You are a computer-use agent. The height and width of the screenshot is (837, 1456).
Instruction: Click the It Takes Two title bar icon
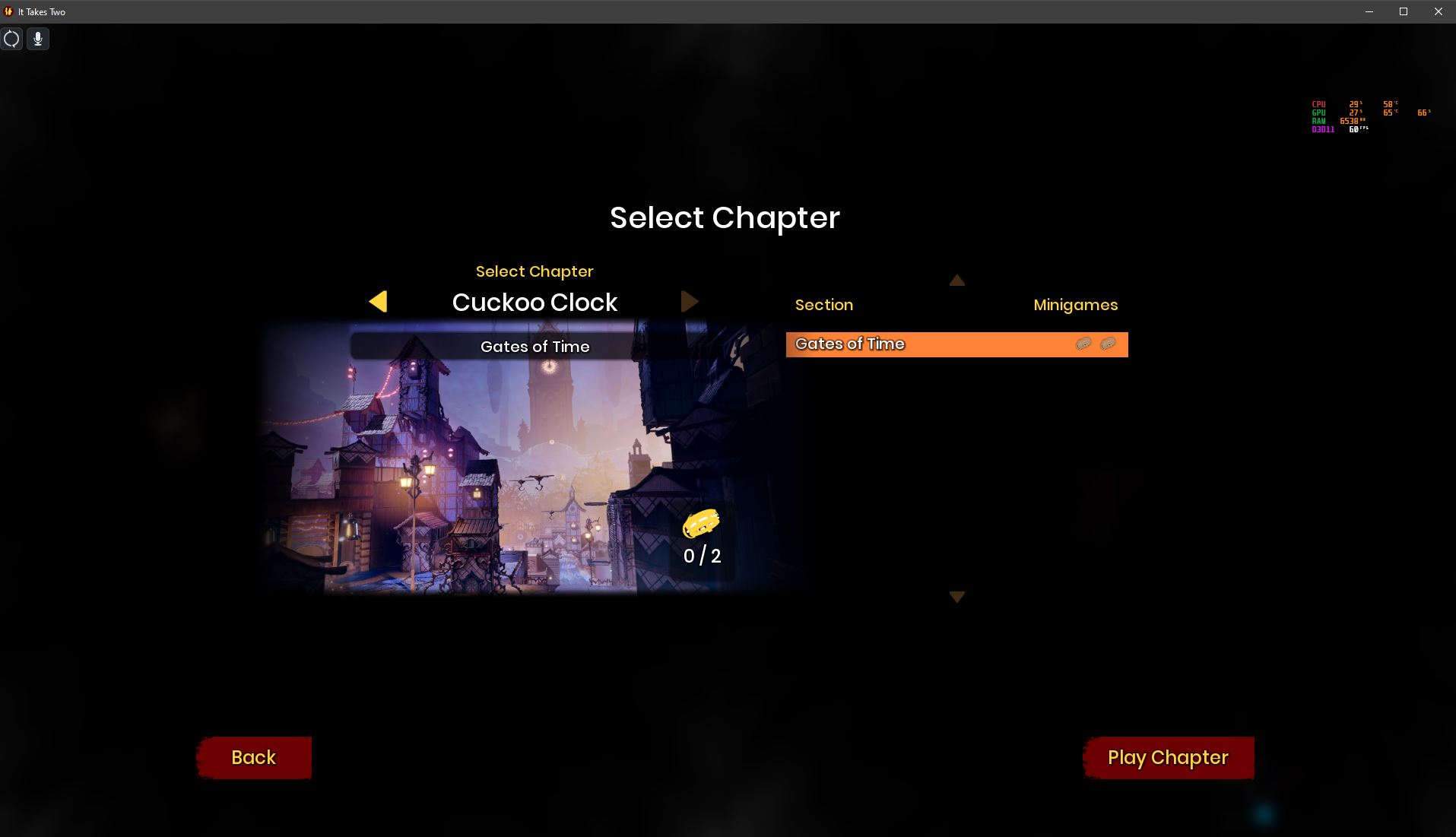pos(8,11)
